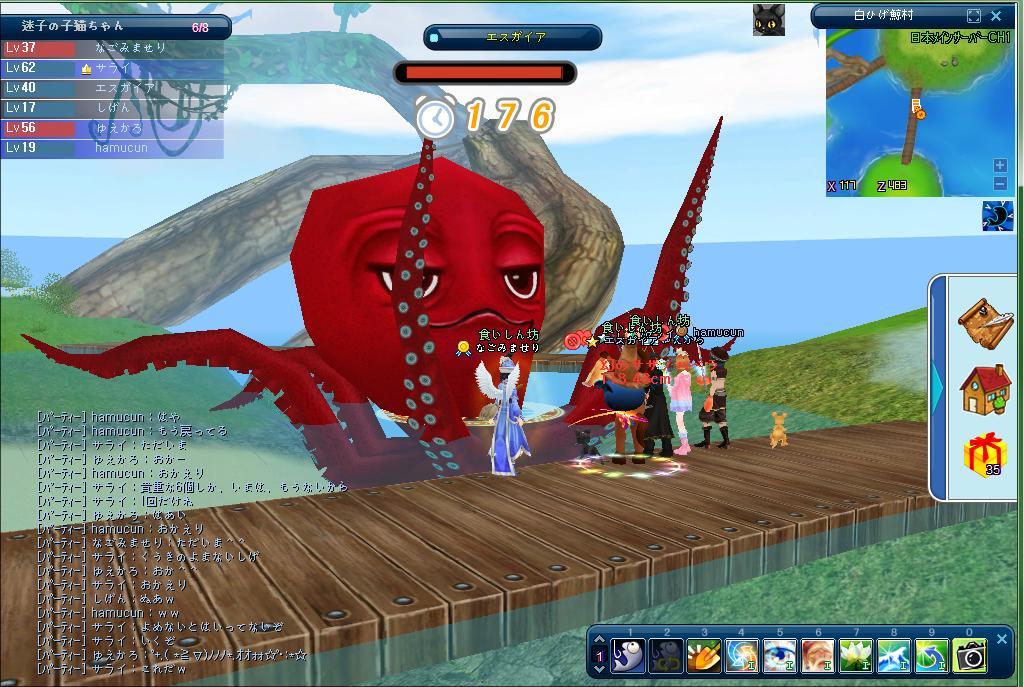Open the moon and arrows icon

(x=997, y=216)
